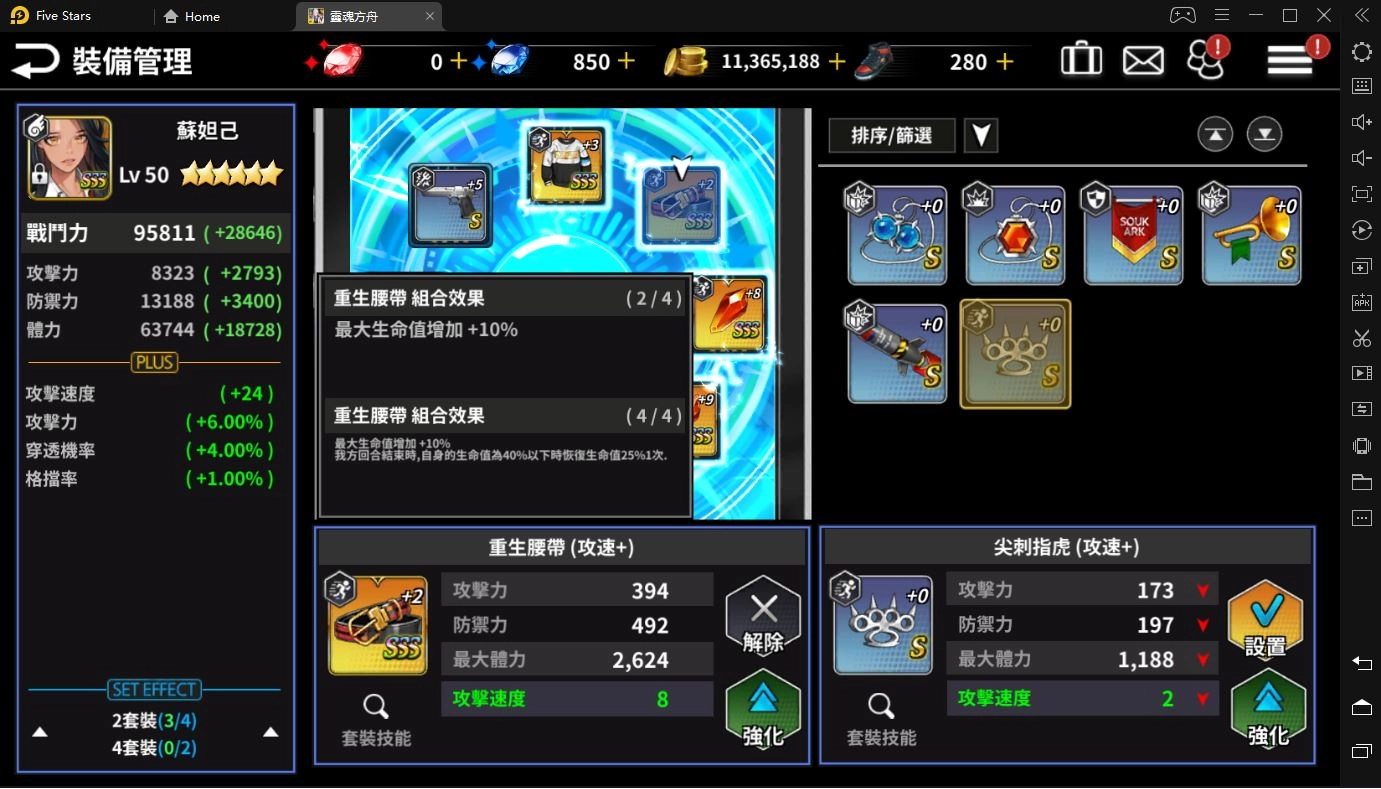Open the inventory bag icon
This screenshot has height=789, width=1381.
pyautogui.click(x=1081, y=59)
